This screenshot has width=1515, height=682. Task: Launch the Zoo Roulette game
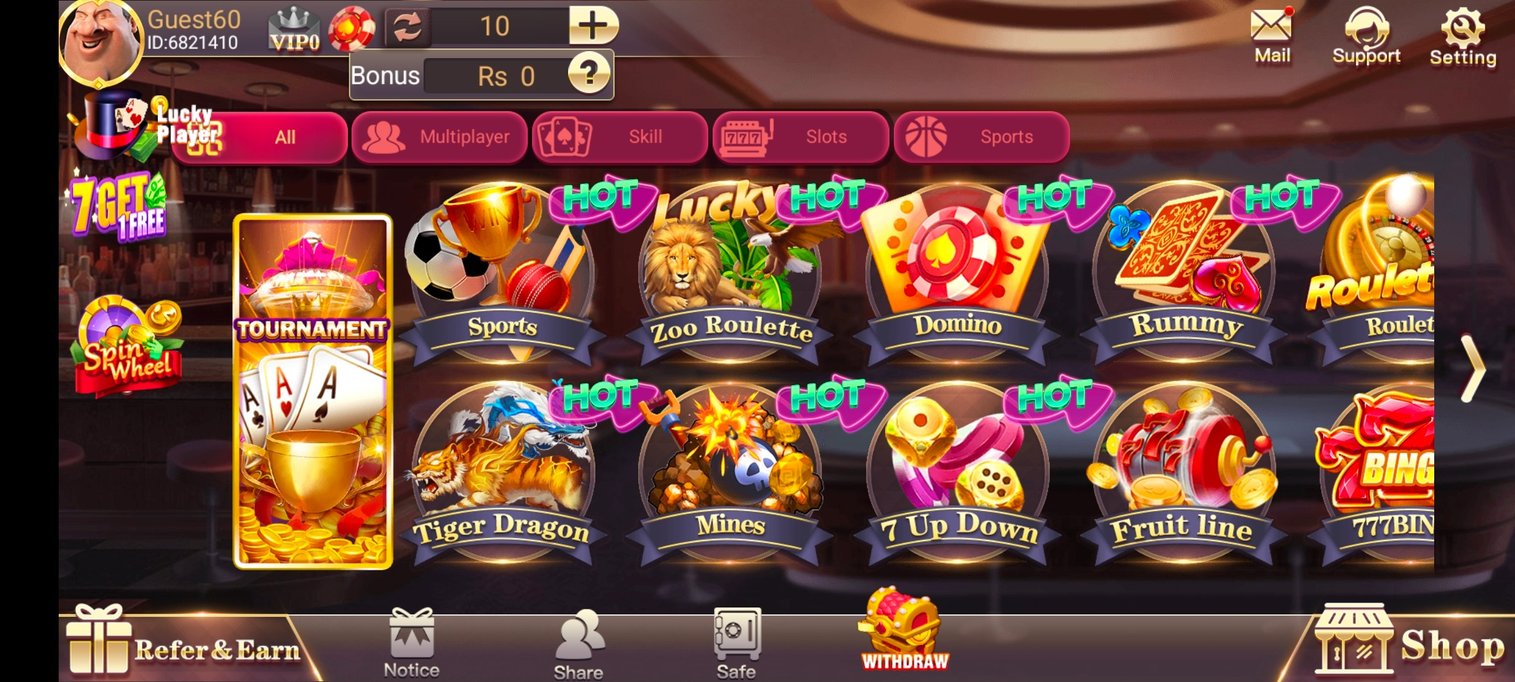point(730,270)
